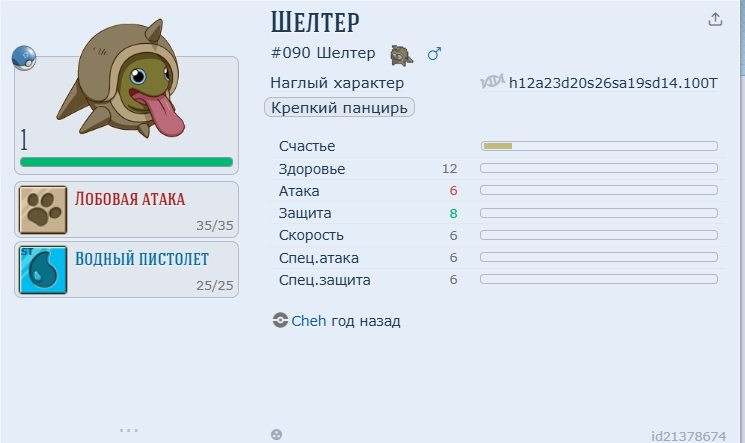Open the Крепкий панцирь ability tag
This screenshot has width=745, height=443.
(x=340, y=107)
